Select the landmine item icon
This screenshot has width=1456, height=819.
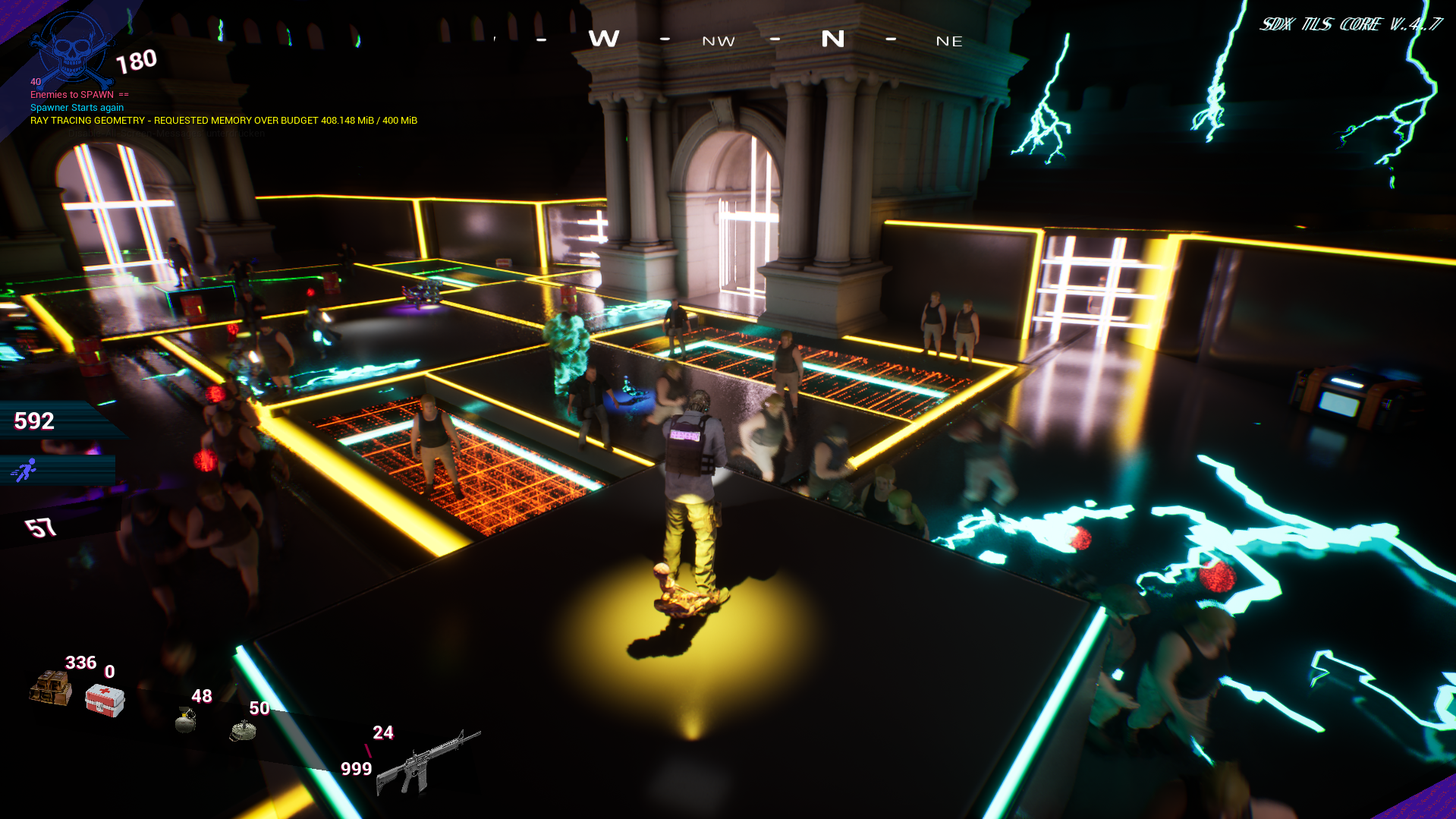pos(243,730)
